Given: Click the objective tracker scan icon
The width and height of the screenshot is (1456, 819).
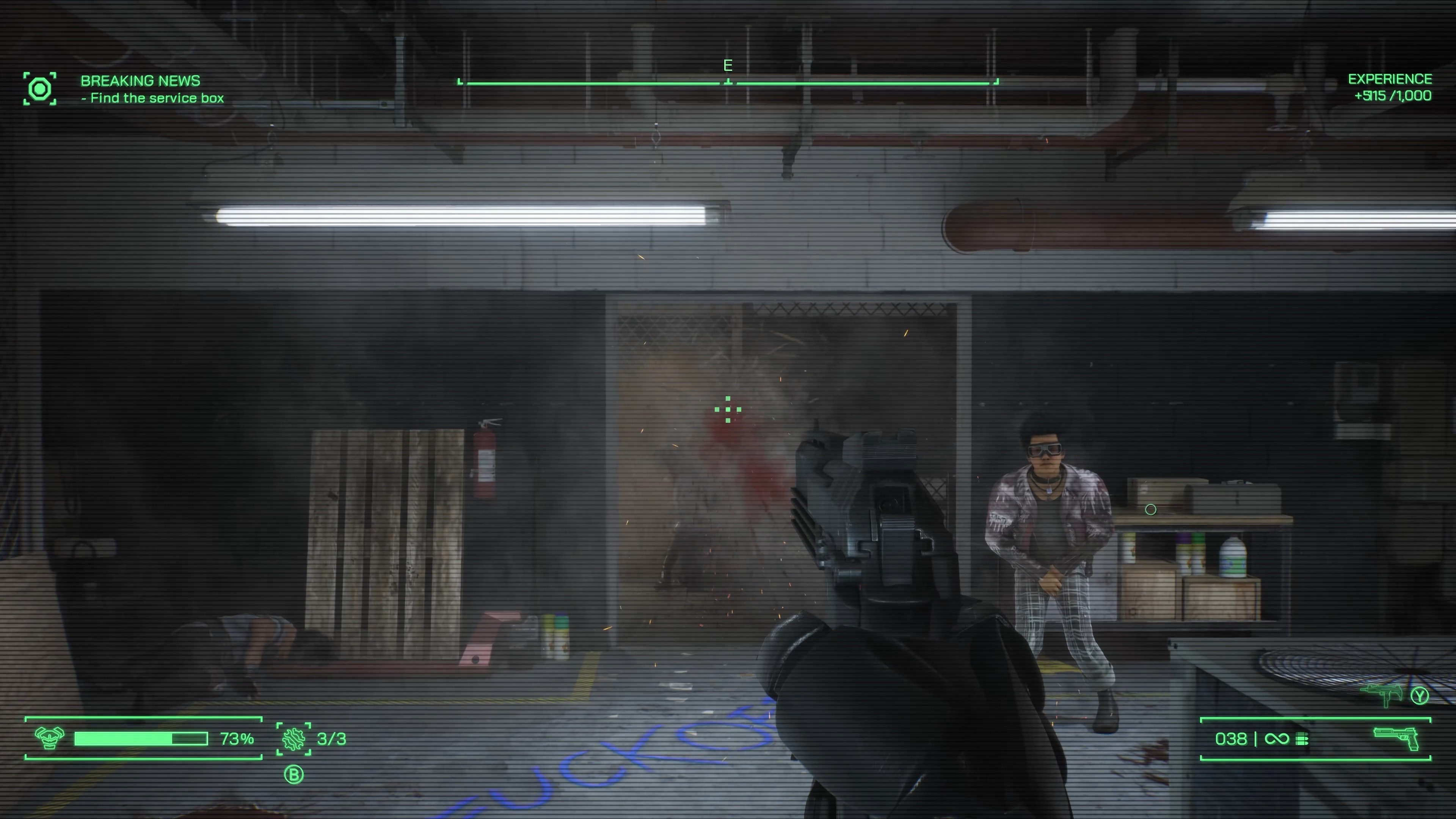Looking at the screenshot, I should pyautogui.click(x=39, y=89).
